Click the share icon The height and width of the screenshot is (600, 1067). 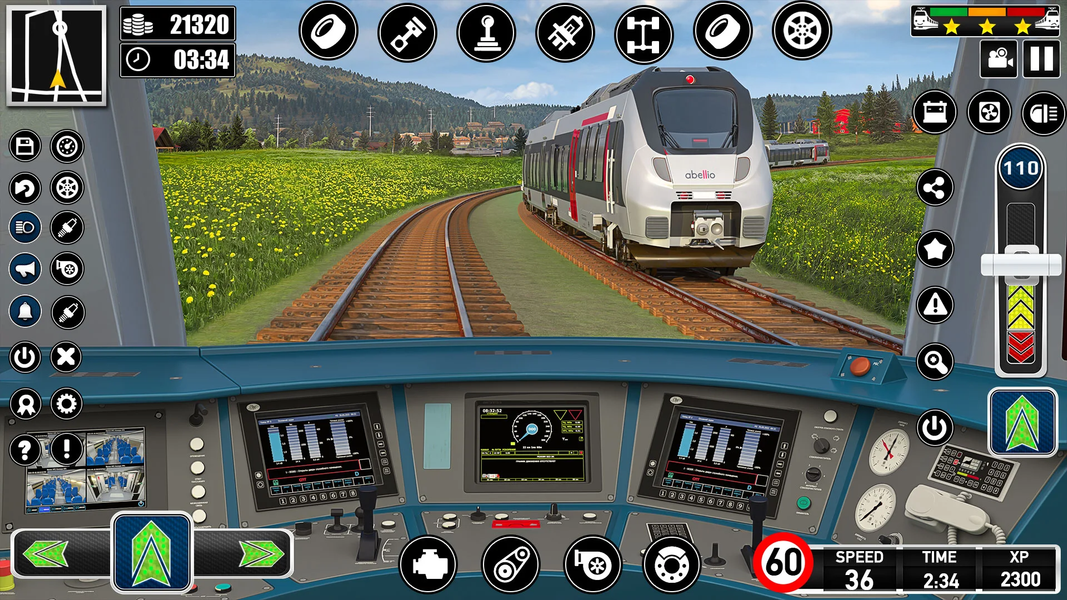point(935,186)
